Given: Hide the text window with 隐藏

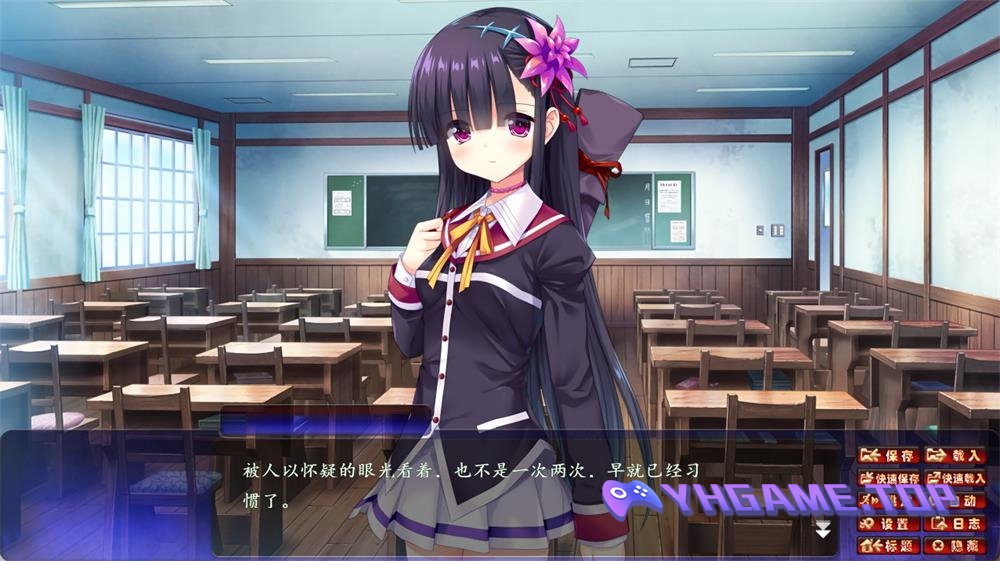Looking at the screenshot, I should 955,545.
